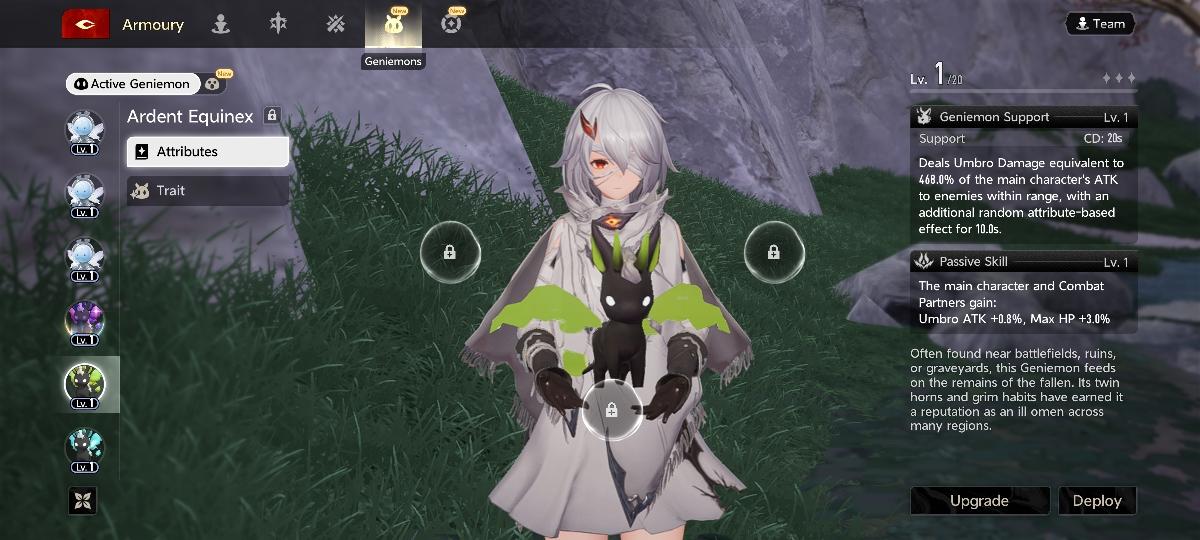
Task: Open the Team panel
Action: click(x=1099, y=23)
